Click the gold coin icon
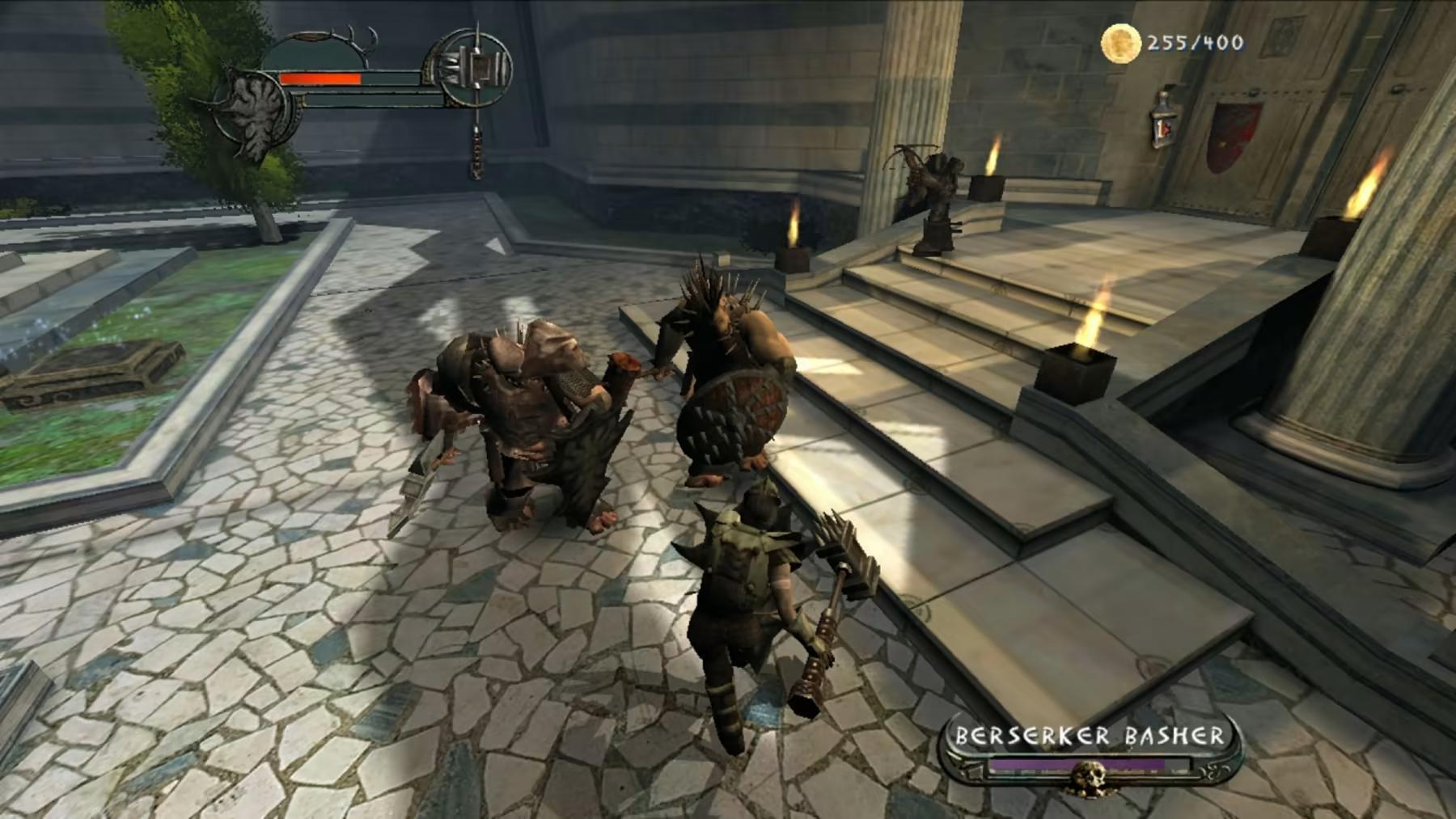Screen dimensions: 1456x819 [x=1120, y=43]
